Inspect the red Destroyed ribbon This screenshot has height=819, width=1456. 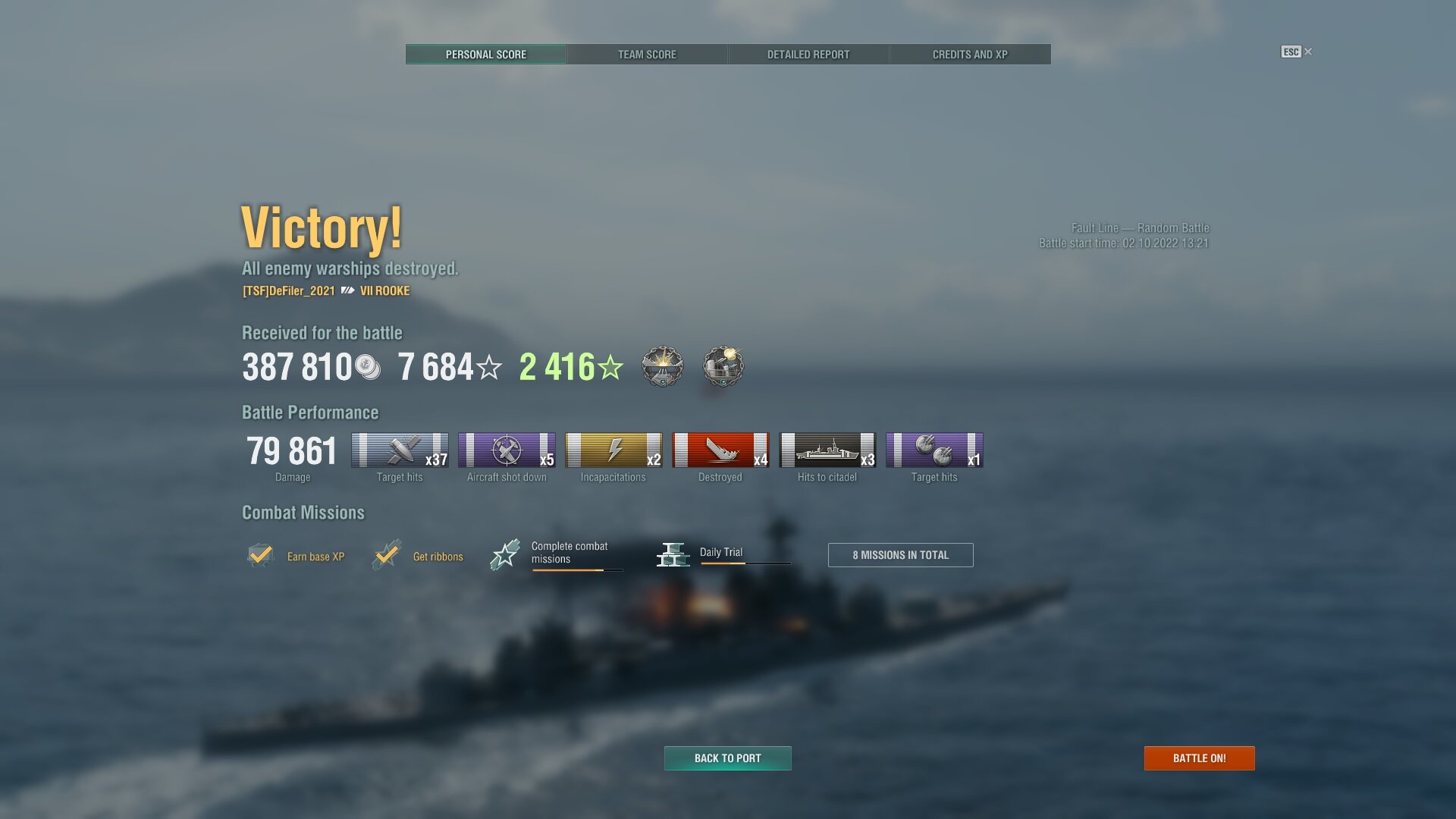tap(720, 450)
